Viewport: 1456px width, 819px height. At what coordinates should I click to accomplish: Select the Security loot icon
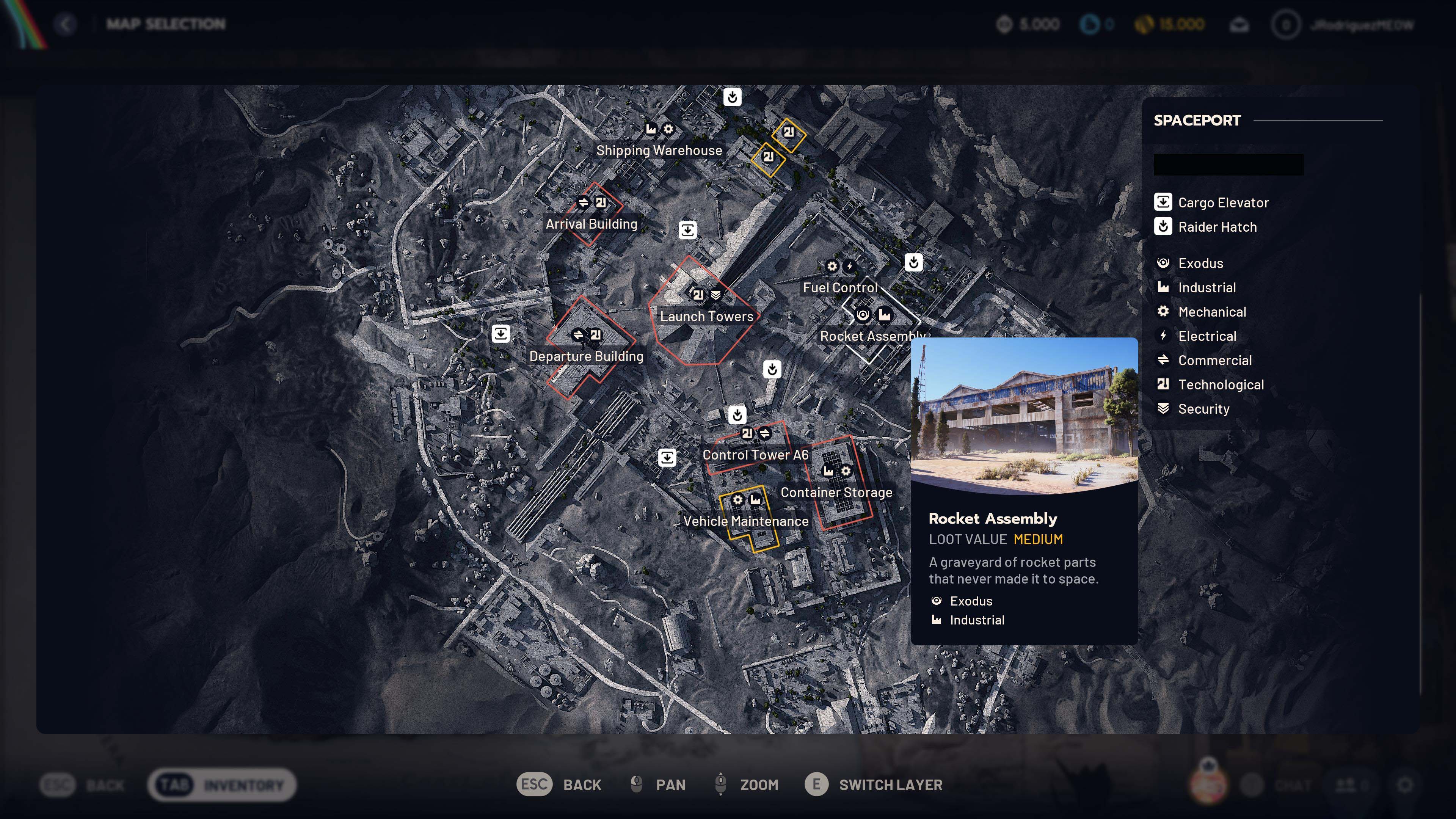(1163, 409)
